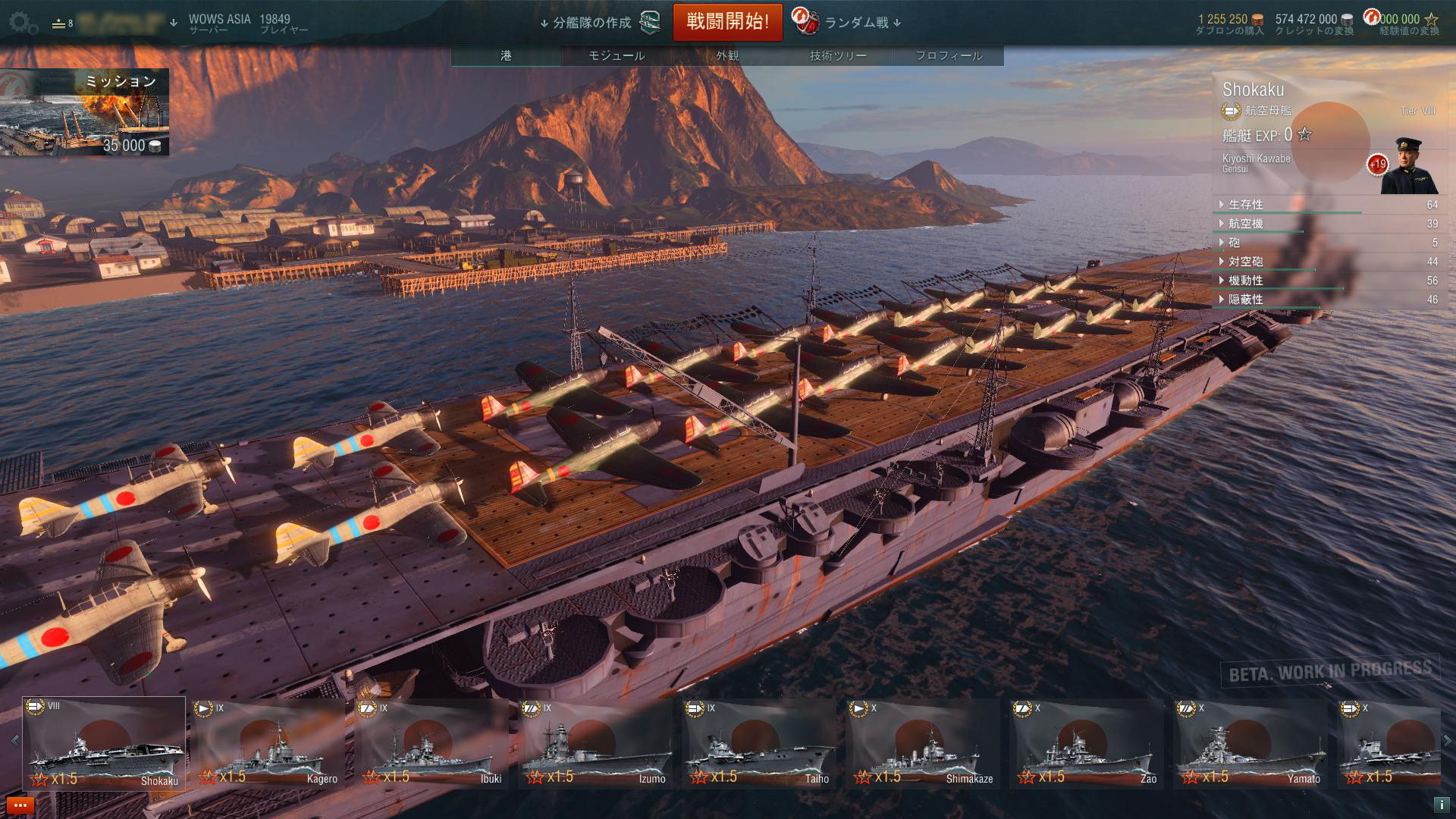Open the settings gear menu
This screenshot has height=819, width=1456.
24,24
